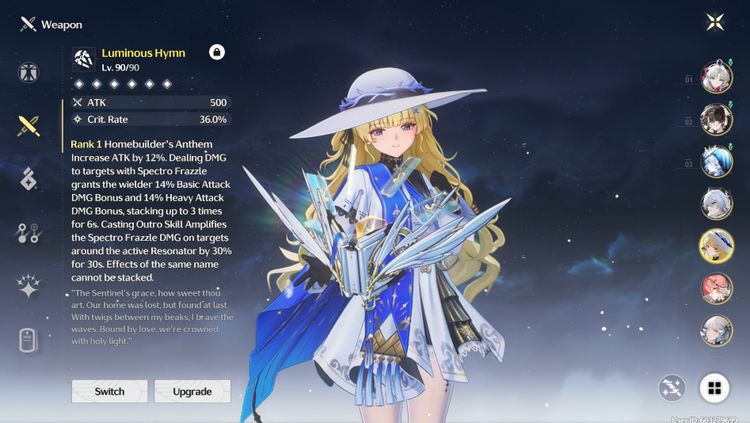
Task: Switch to the forte skill tree tab
Action: [x=28, y=233]
